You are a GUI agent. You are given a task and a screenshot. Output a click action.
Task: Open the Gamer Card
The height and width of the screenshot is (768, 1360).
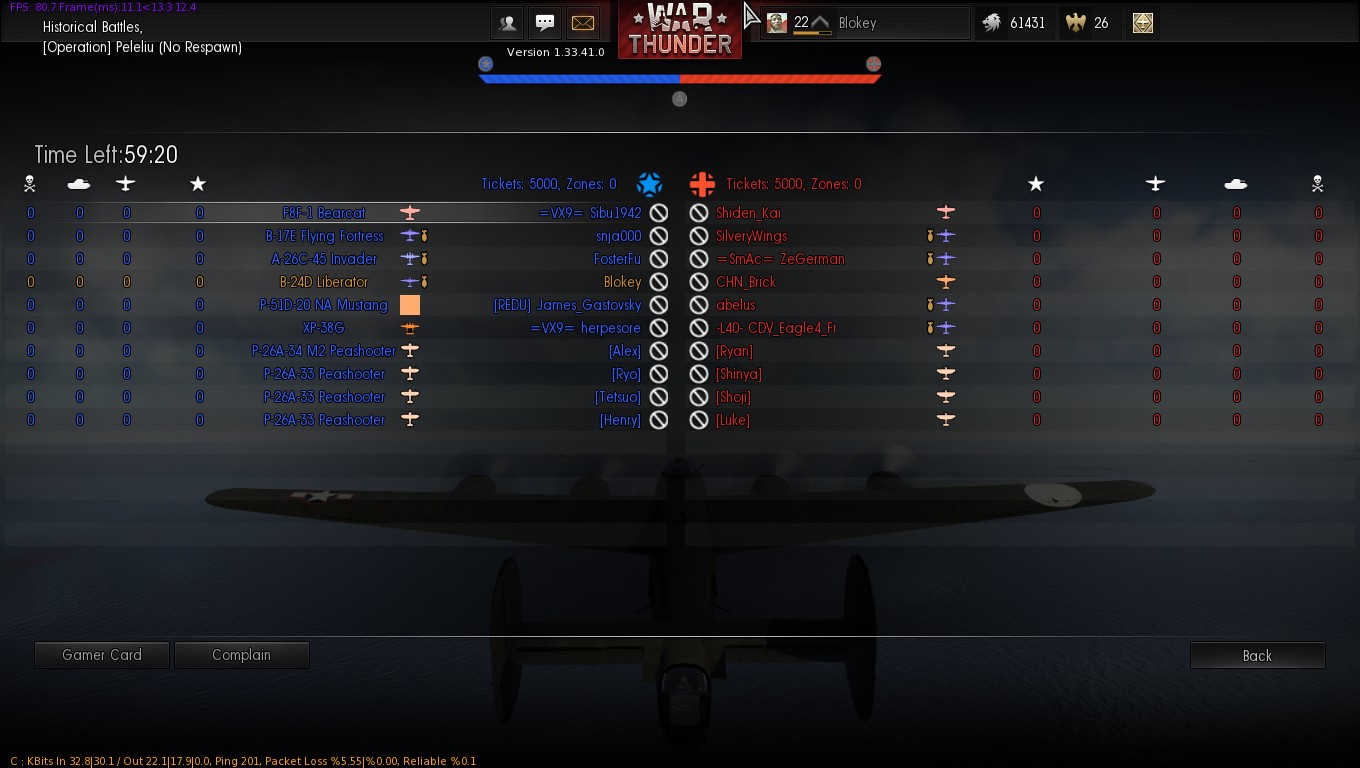[x=102, y=655]
